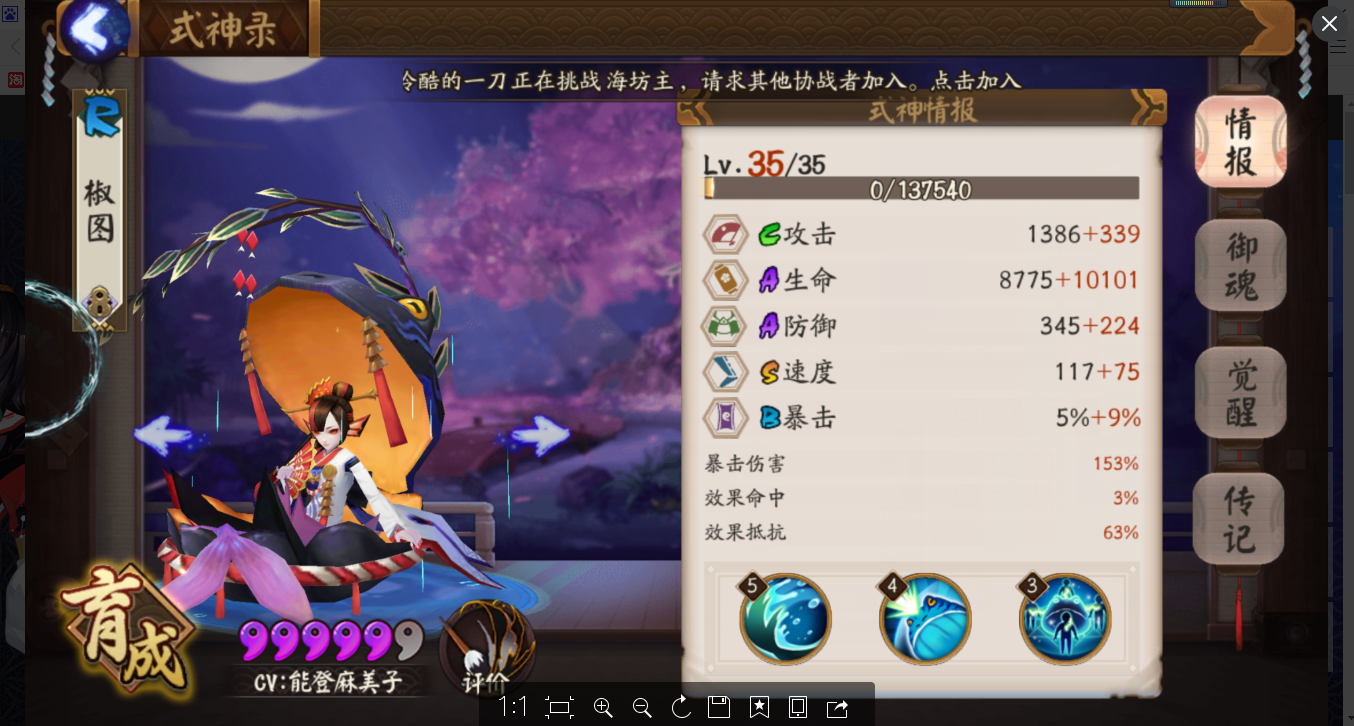
Task: Inspect the level 4 glowing shell skill
Action: tap(925, 619)
